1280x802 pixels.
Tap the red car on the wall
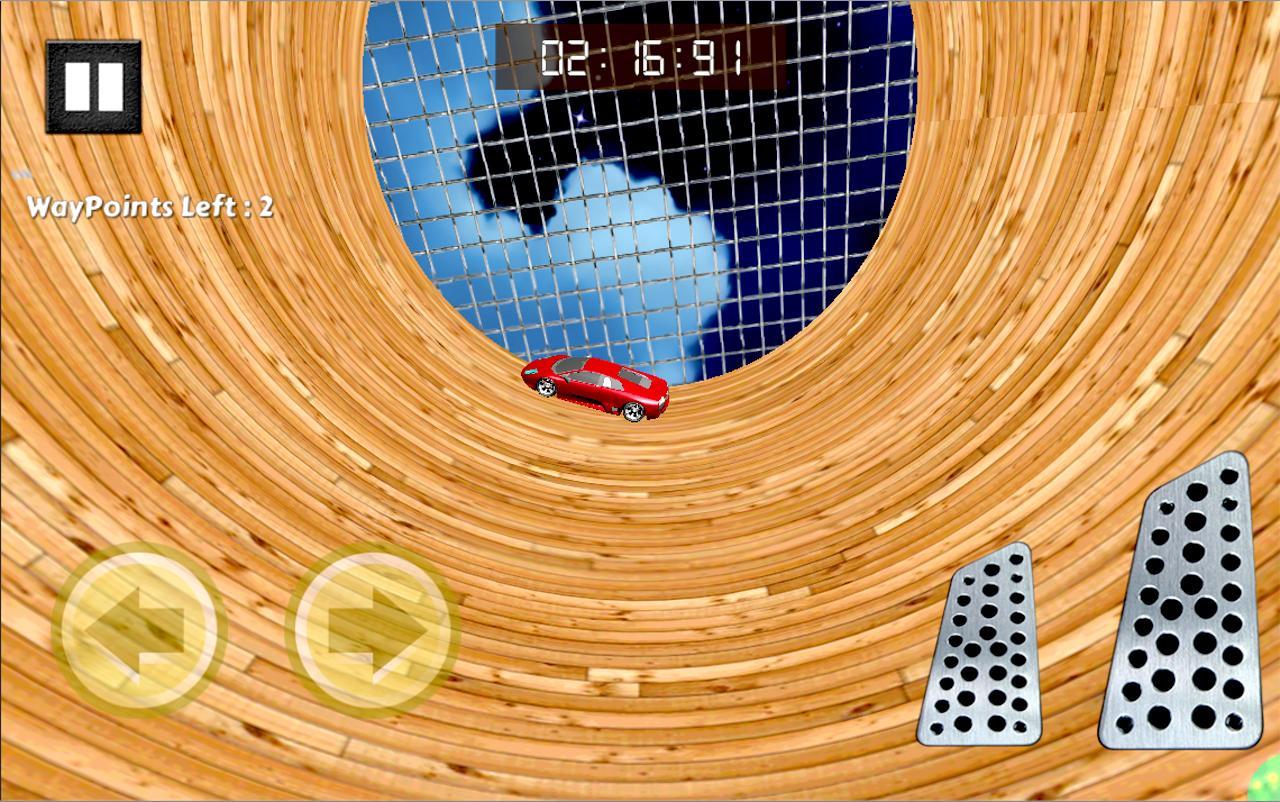click(x=597, y=390)
